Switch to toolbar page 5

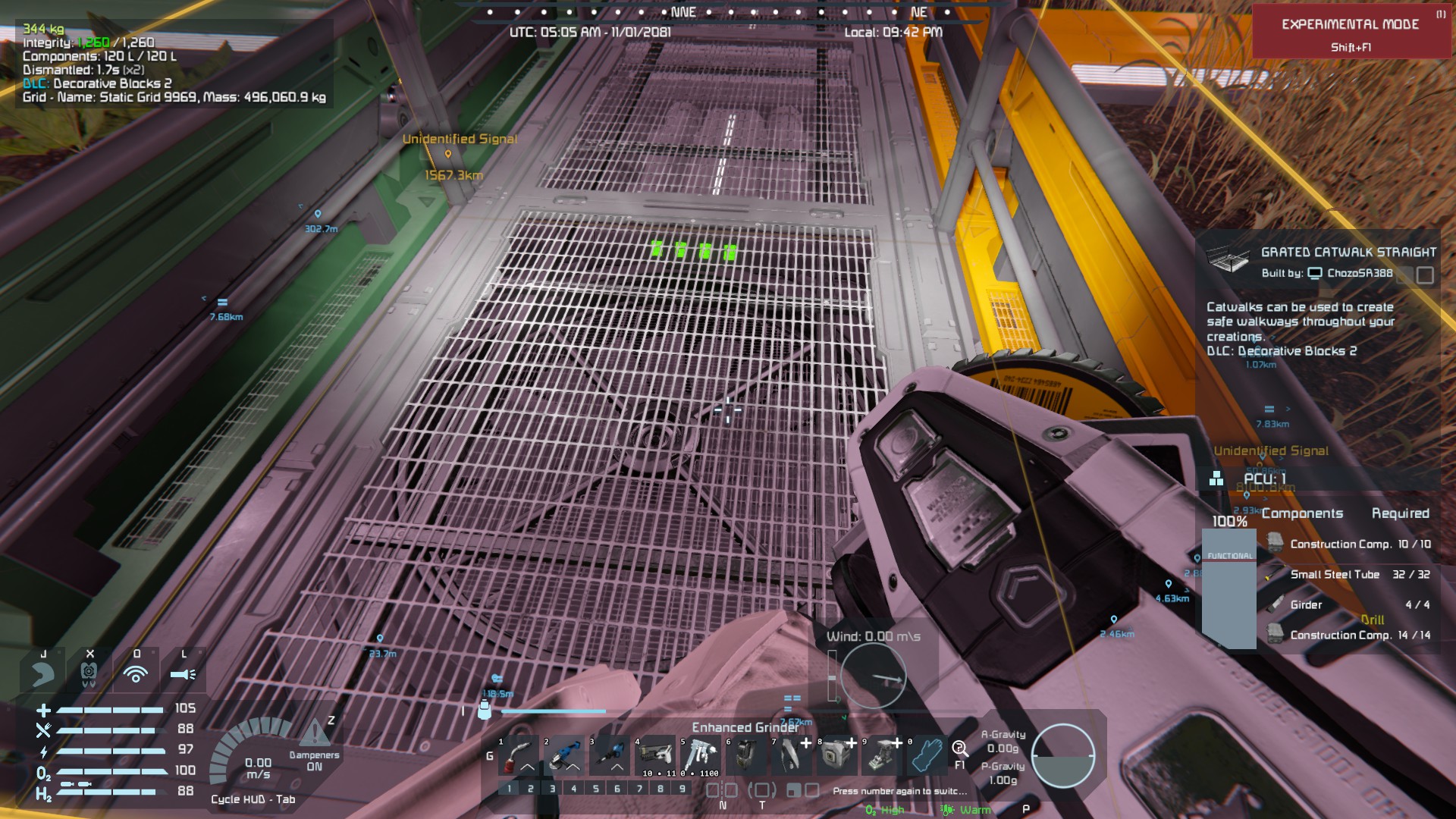pyautogui.click(x=595, y=789)
